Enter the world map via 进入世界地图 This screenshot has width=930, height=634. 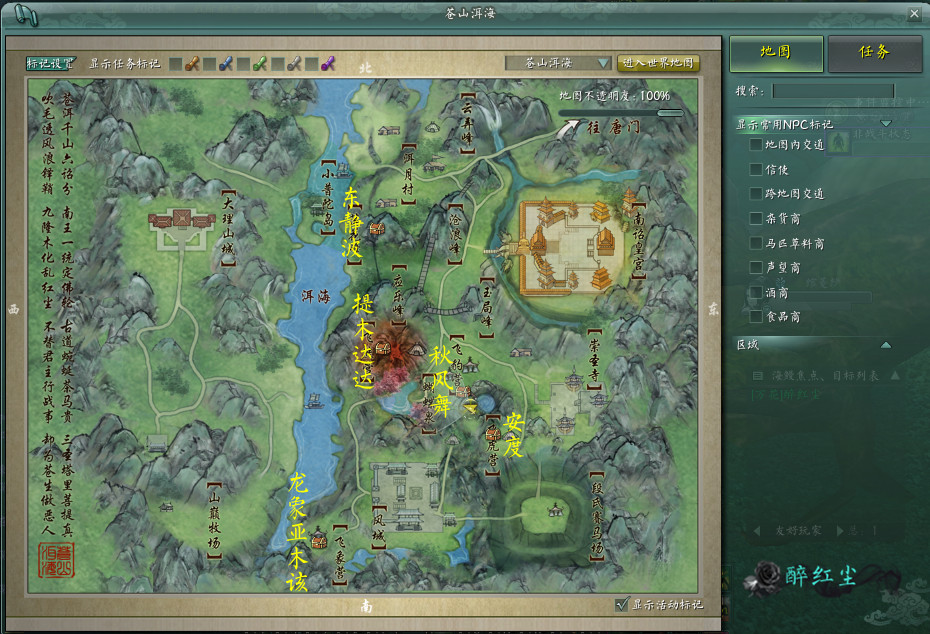[658, 63]
